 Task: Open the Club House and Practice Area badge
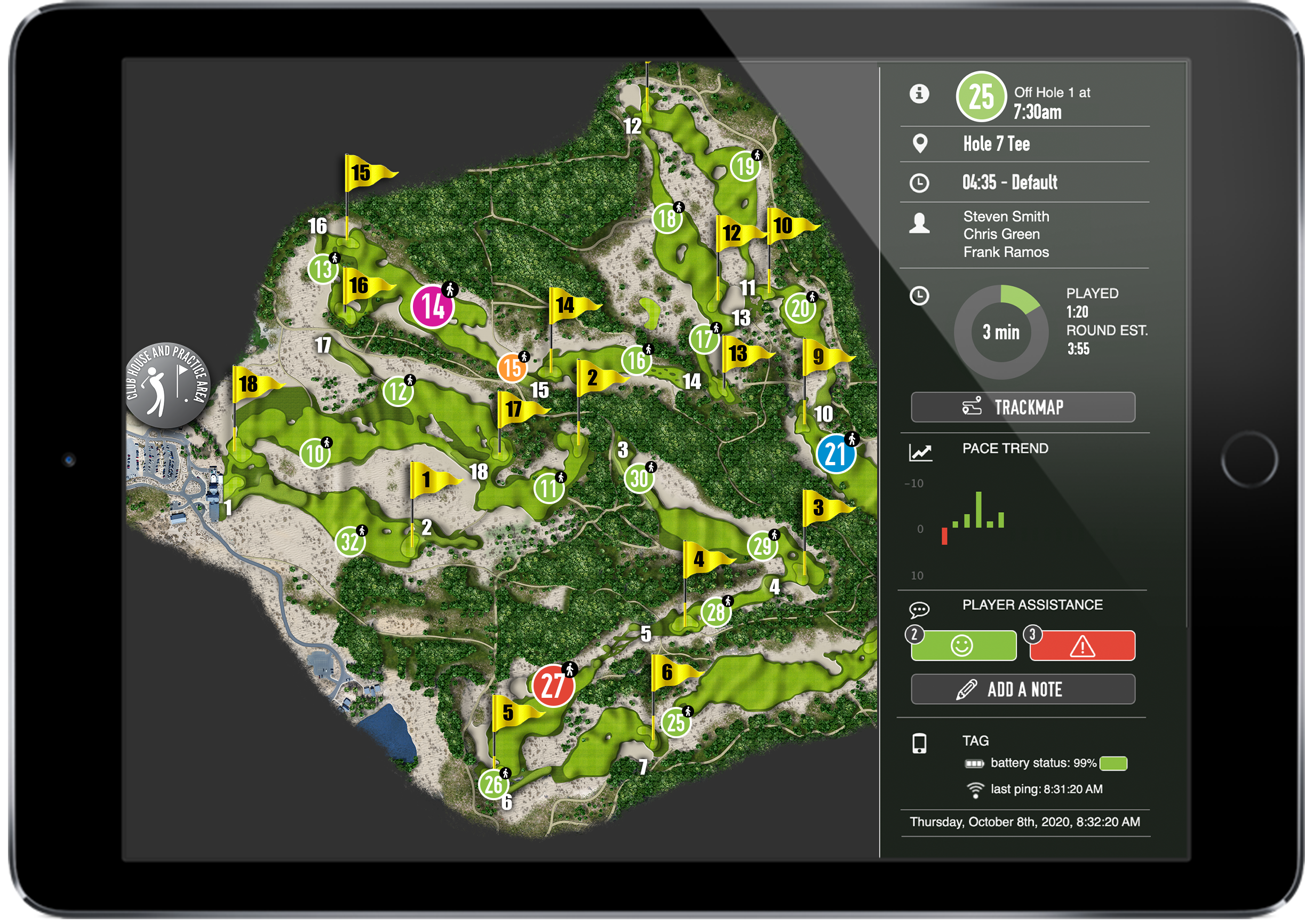166,385
